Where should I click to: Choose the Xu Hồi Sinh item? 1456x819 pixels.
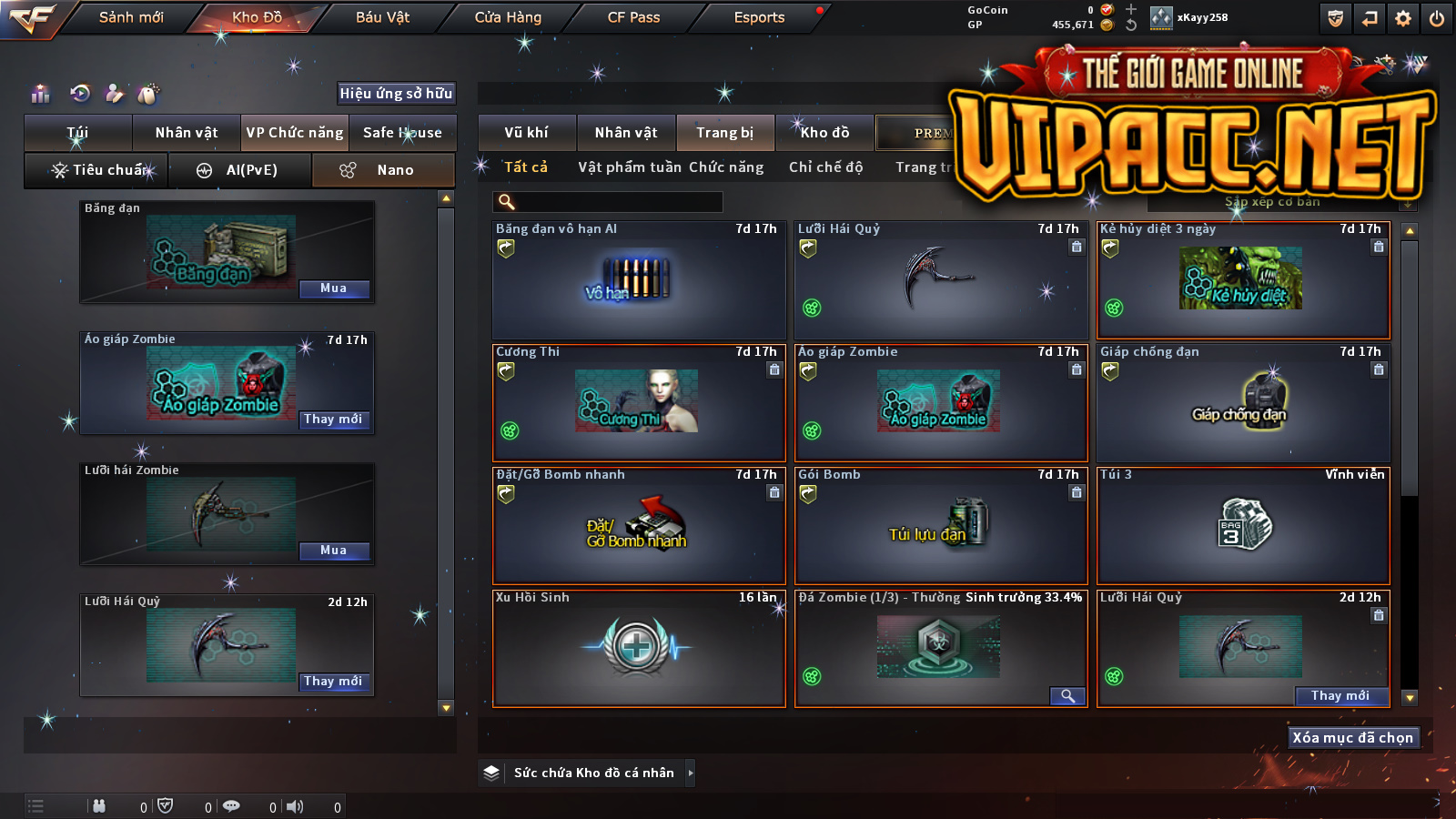639,648
